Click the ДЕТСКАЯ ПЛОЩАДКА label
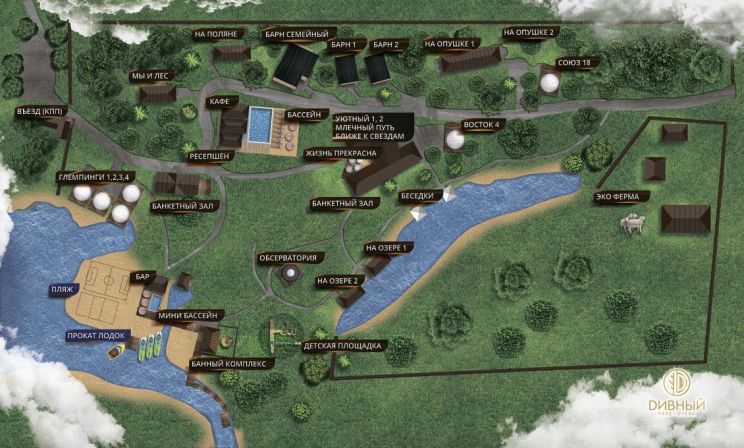Image resolution: width=744 pixels, height=448 pixels. (342, 346)
